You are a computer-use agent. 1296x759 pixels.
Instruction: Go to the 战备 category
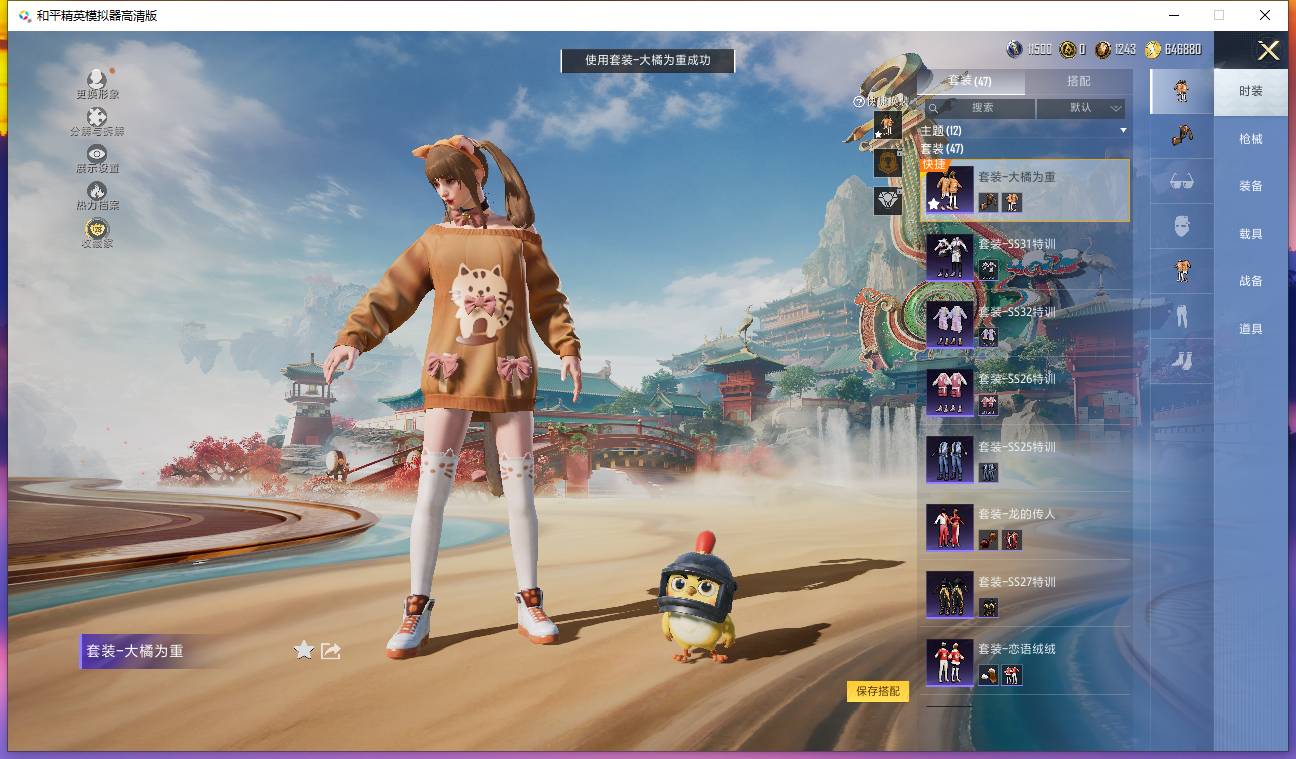pos(1250,281)
